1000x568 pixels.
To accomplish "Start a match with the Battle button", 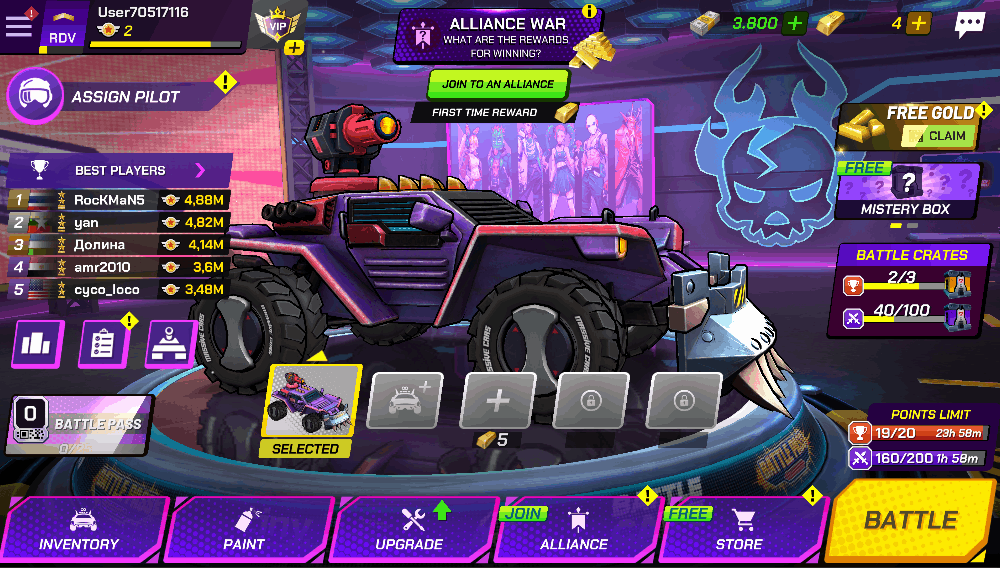I will click(x=910, y=520).
